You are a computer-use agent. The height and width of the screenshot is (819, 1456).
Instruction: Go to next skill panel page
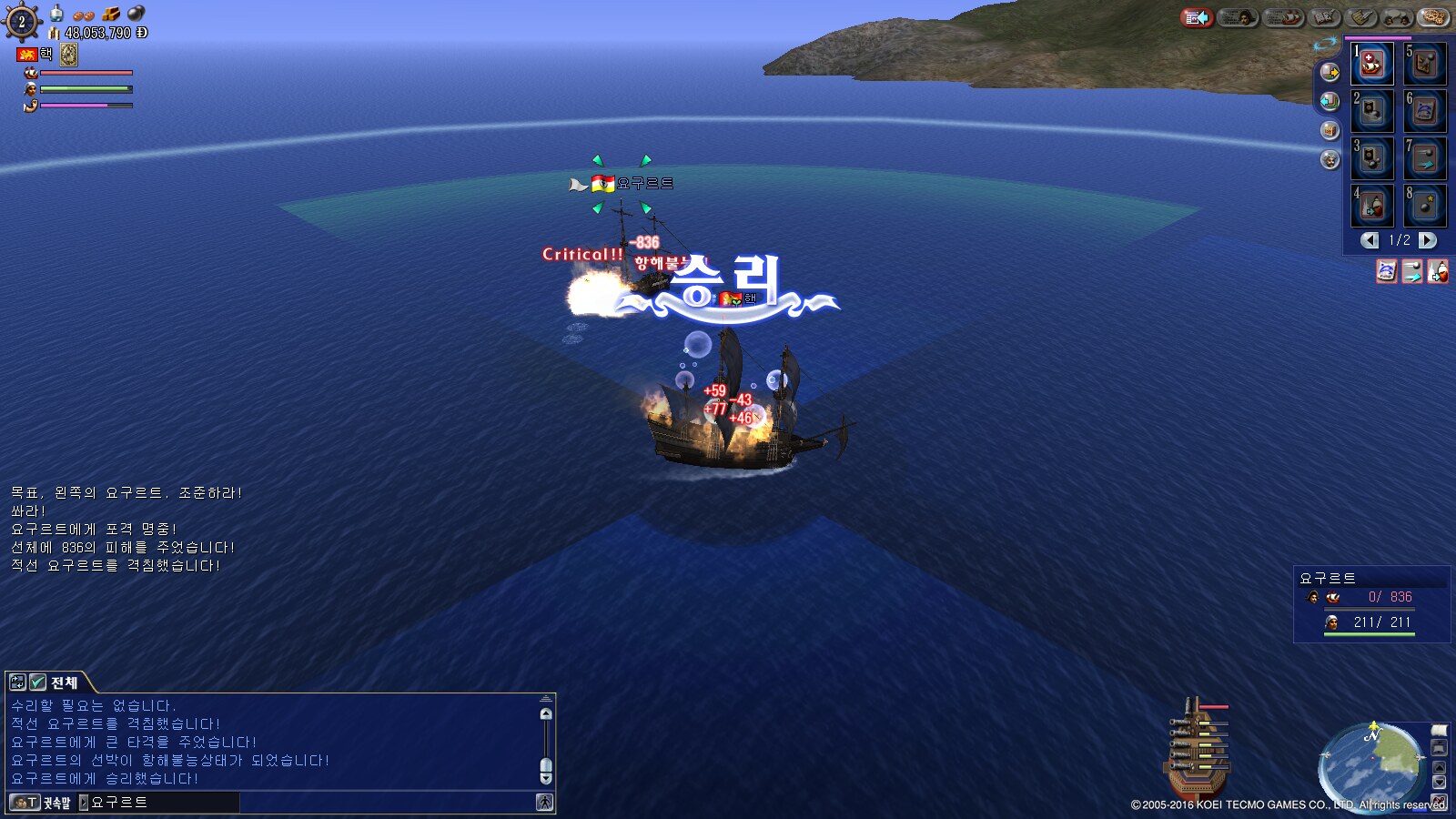(x=1428, y=240)
